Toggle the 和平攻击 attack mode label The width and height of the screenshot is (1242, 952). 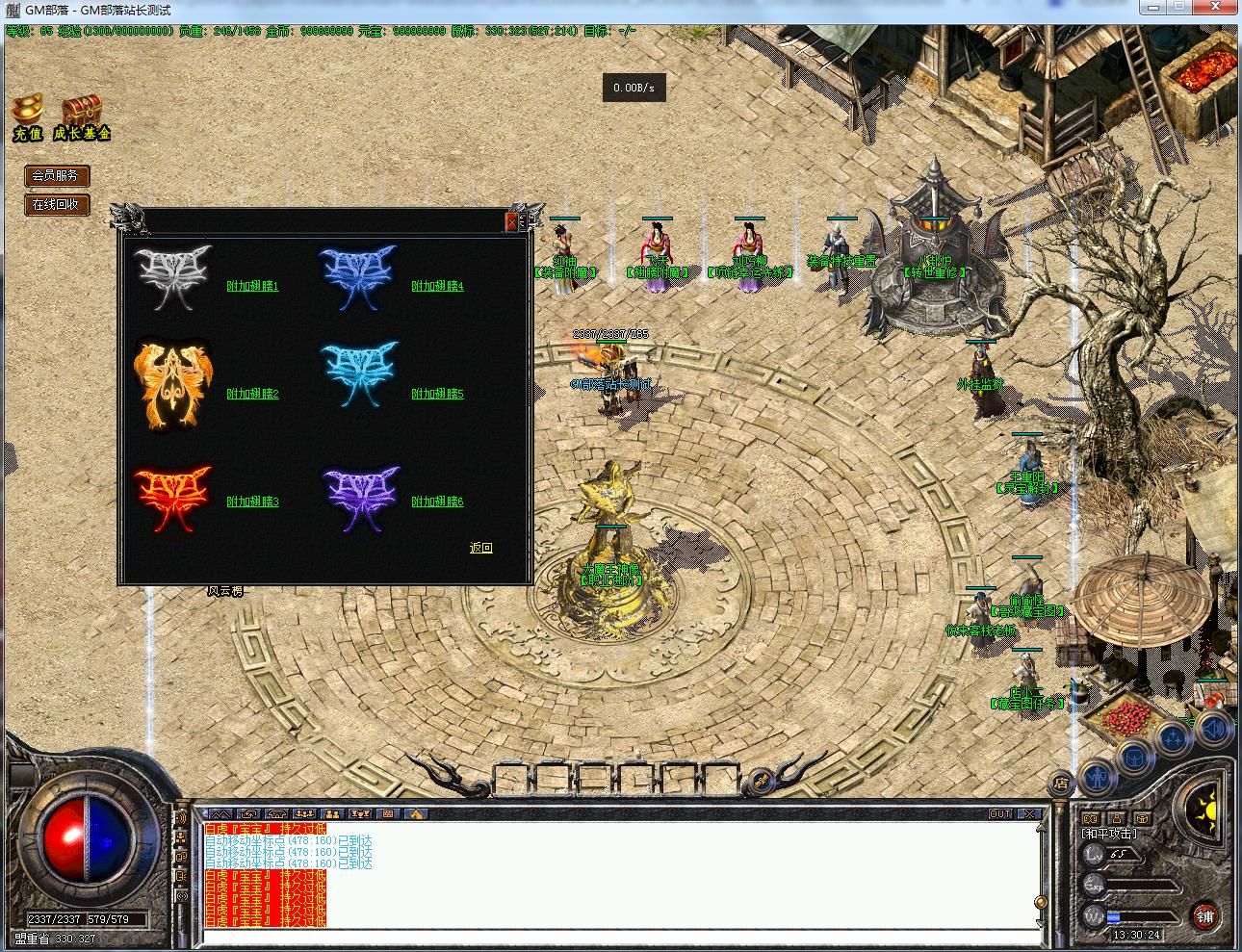tap(1109, 834)
